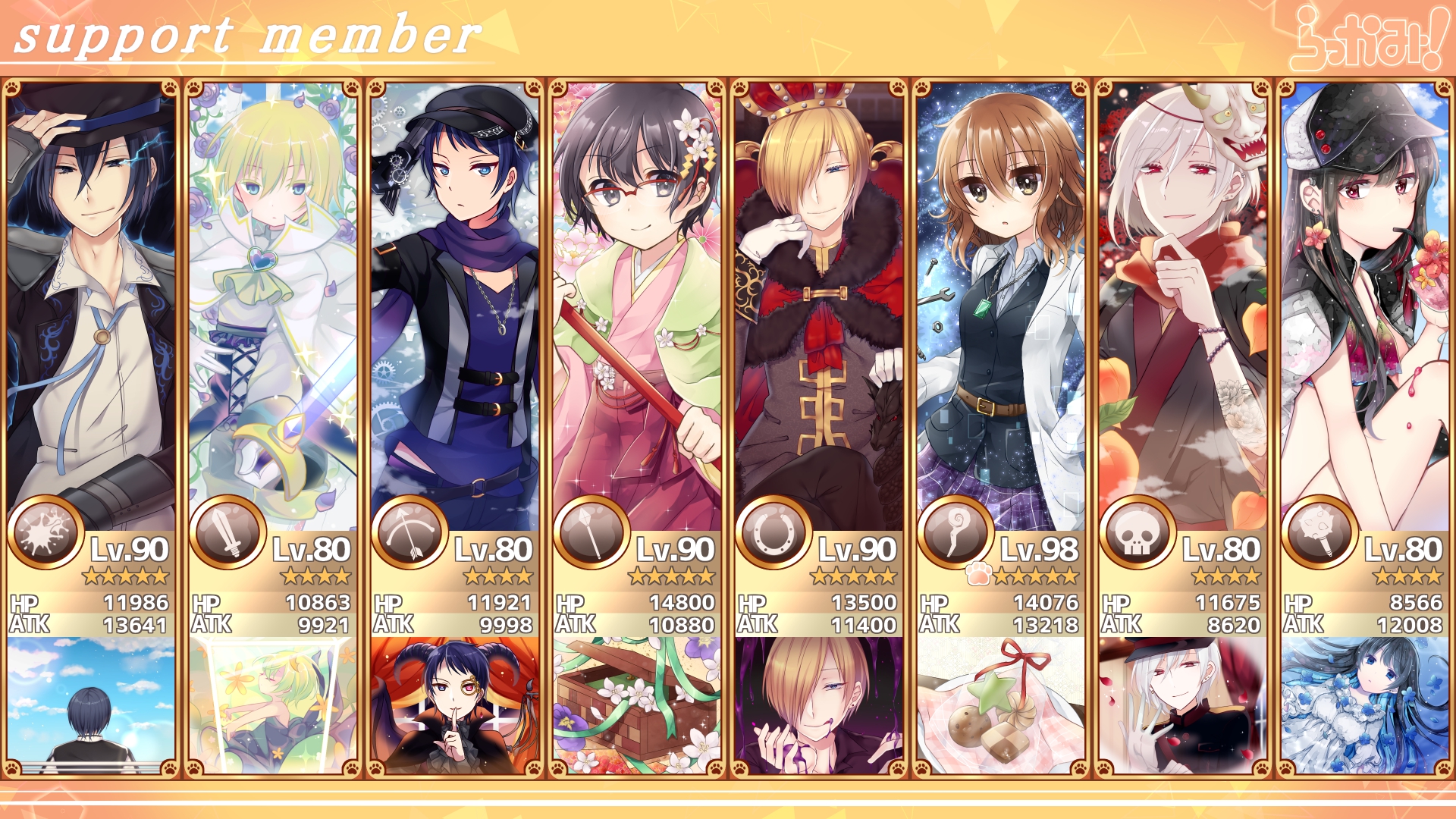This screenshot has height=819, width=1456.
Task: Click the skull weapon type icon
Action: pos(1137,533)
